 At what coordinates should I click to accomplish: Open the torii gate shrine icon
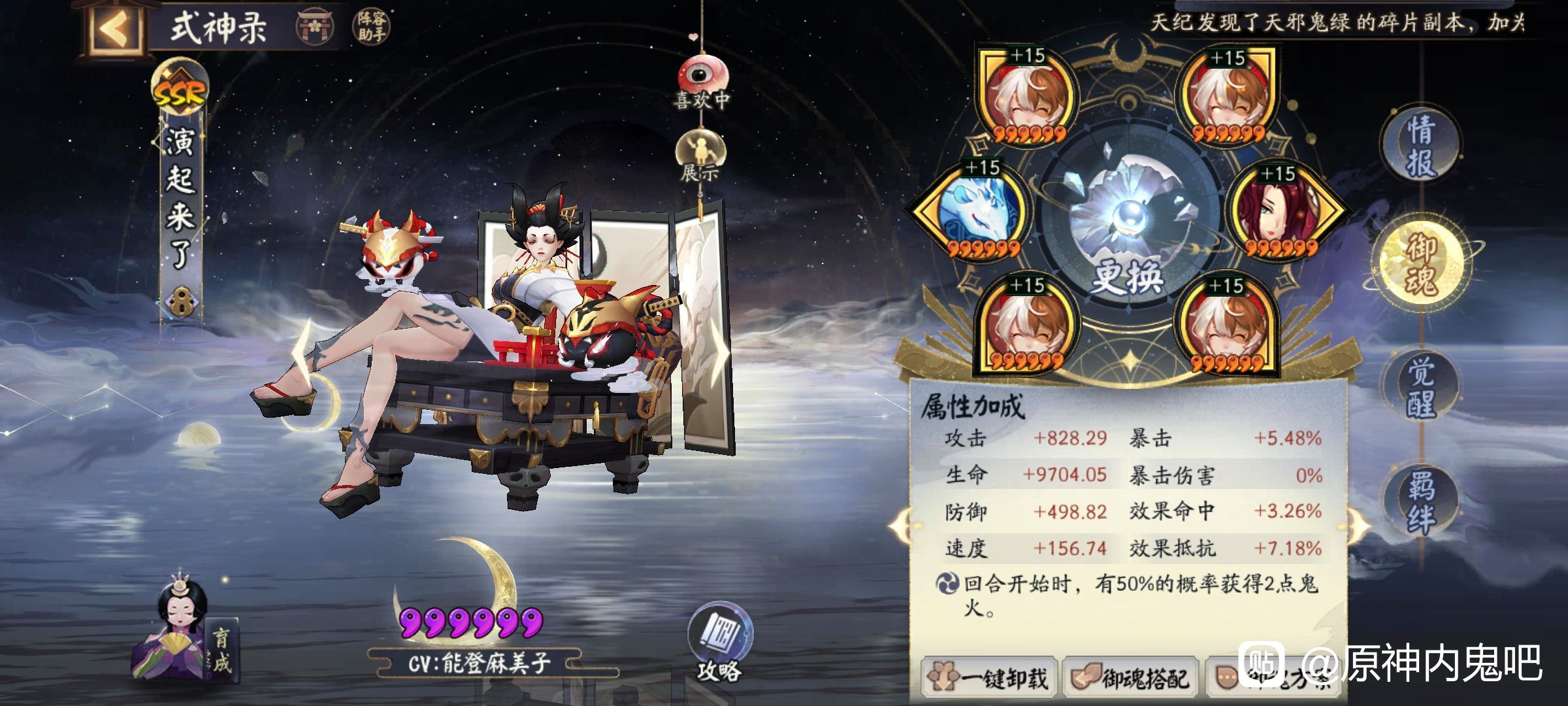coord(314,27)
